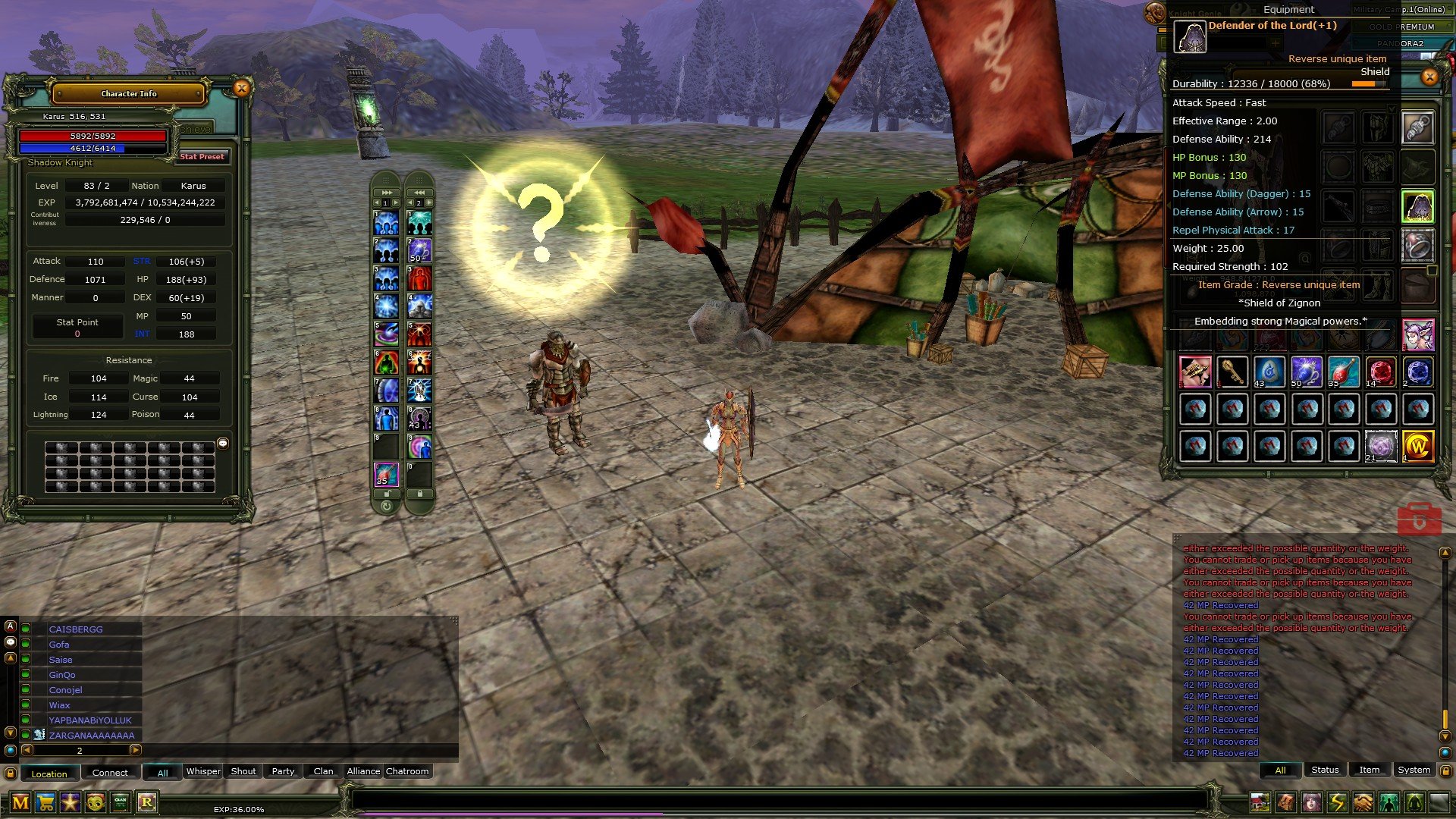Click the yellow lightning bolt skill icon
Image resolution: width=1456 pixels, height=819 pixels.
(x=1337, y=802)
